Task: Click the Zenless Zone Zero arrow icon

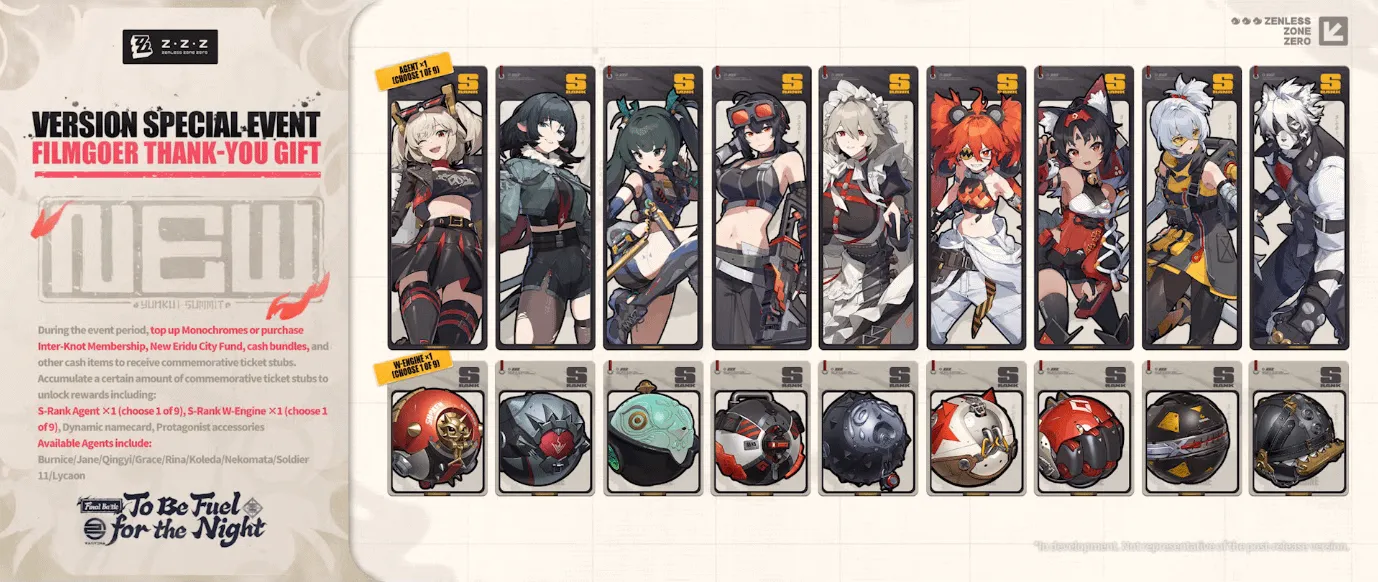Action: [1332, 31]
